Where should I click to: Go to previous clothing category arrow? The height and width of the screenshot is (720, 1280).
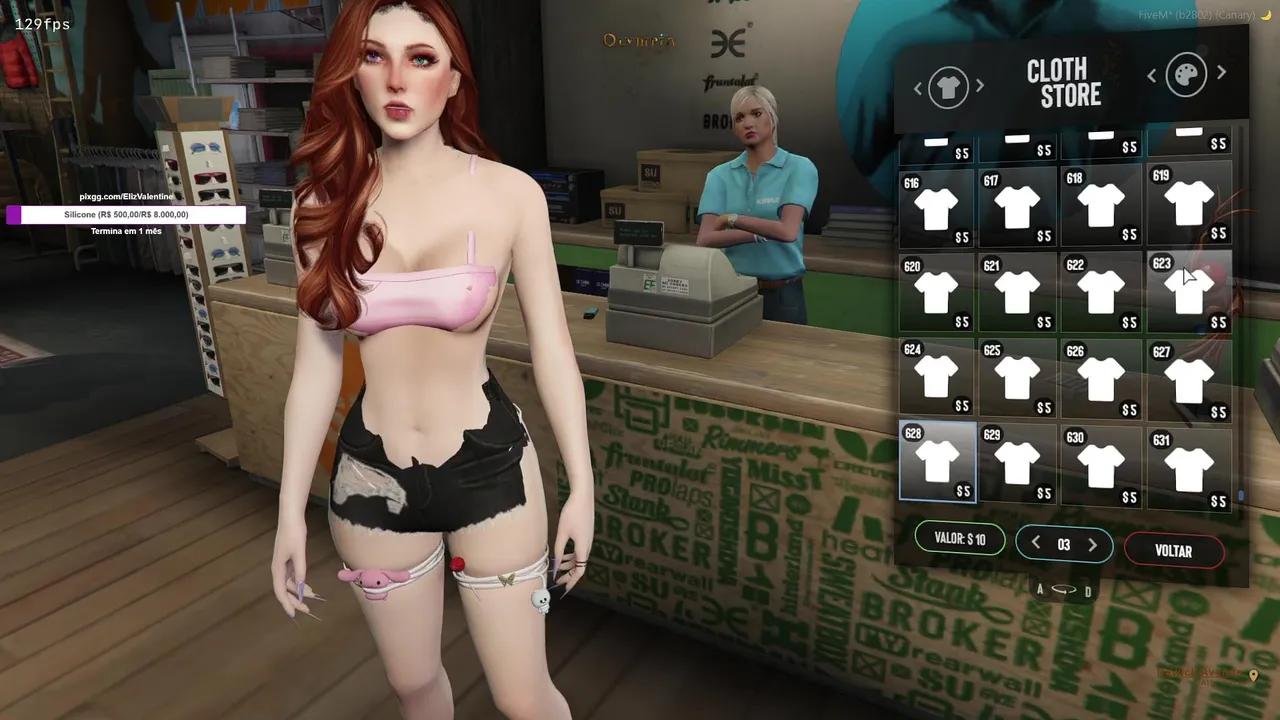click(918, 89)
